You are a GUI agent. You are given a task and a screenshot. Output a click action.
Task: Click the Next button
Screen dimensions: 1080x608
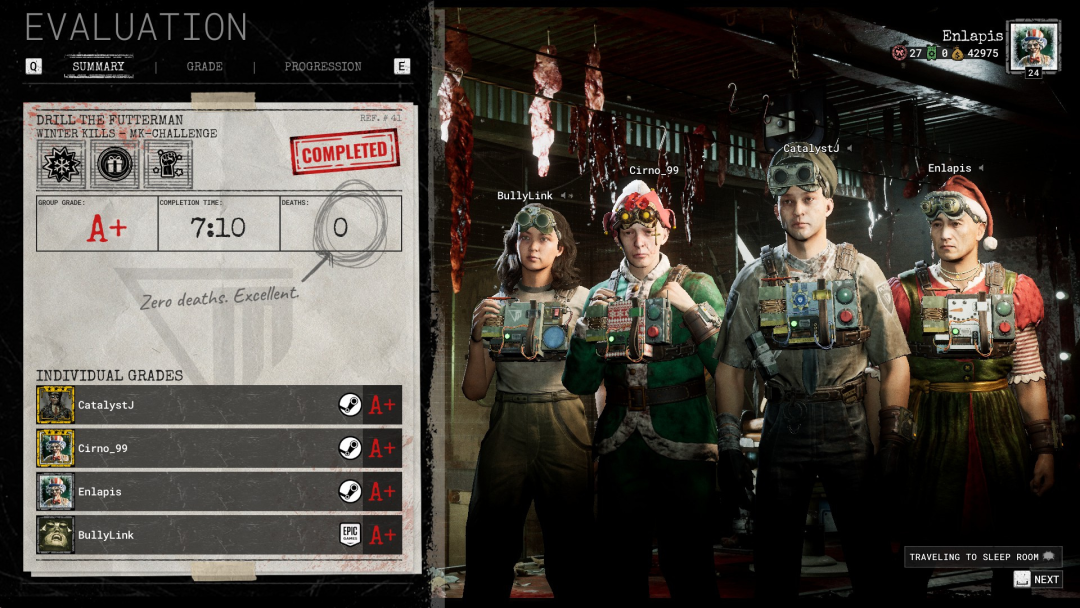click(1037, 579)
